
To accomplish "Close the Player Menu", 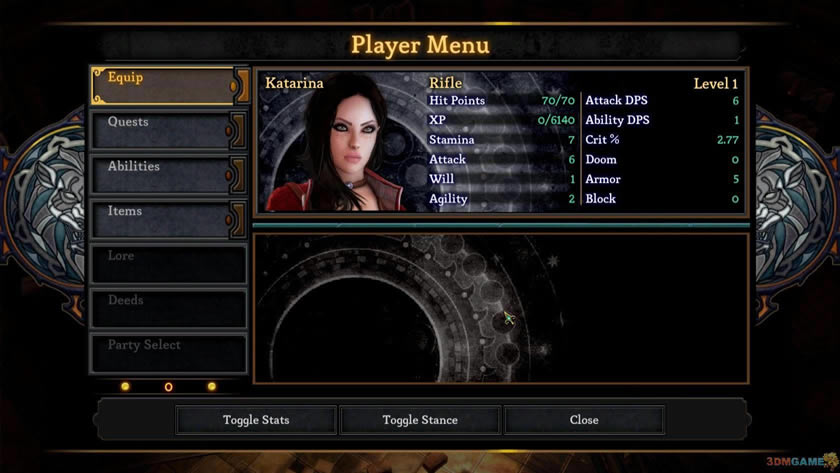I will click(584, 420).
